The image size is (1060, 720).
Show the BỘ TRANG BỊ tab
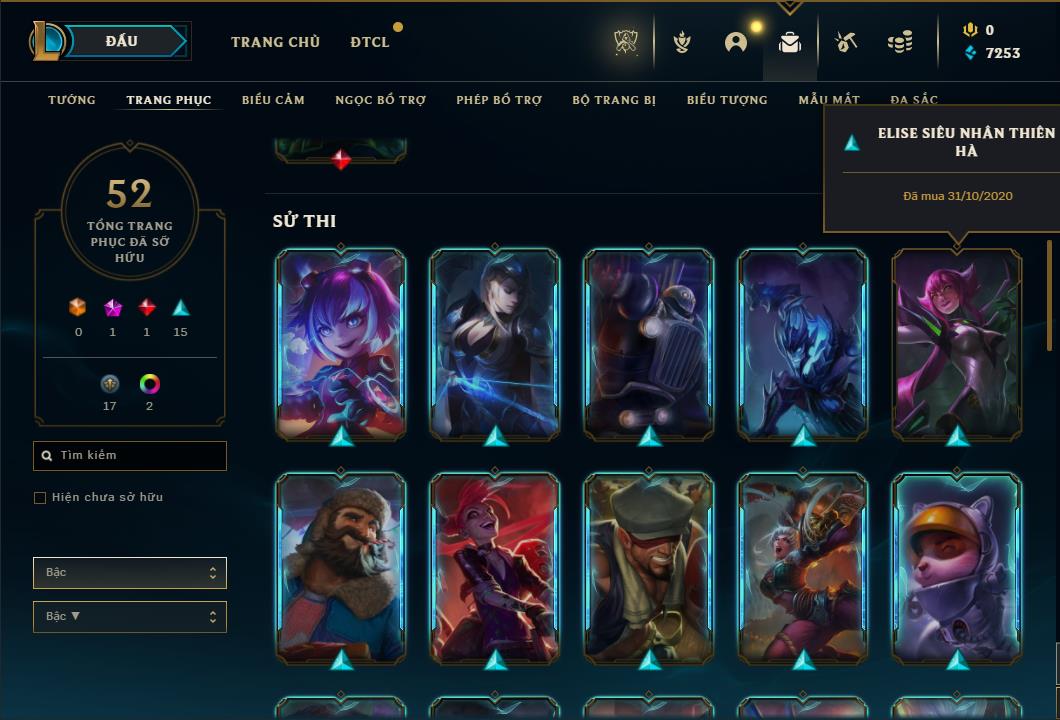[614, 100]
